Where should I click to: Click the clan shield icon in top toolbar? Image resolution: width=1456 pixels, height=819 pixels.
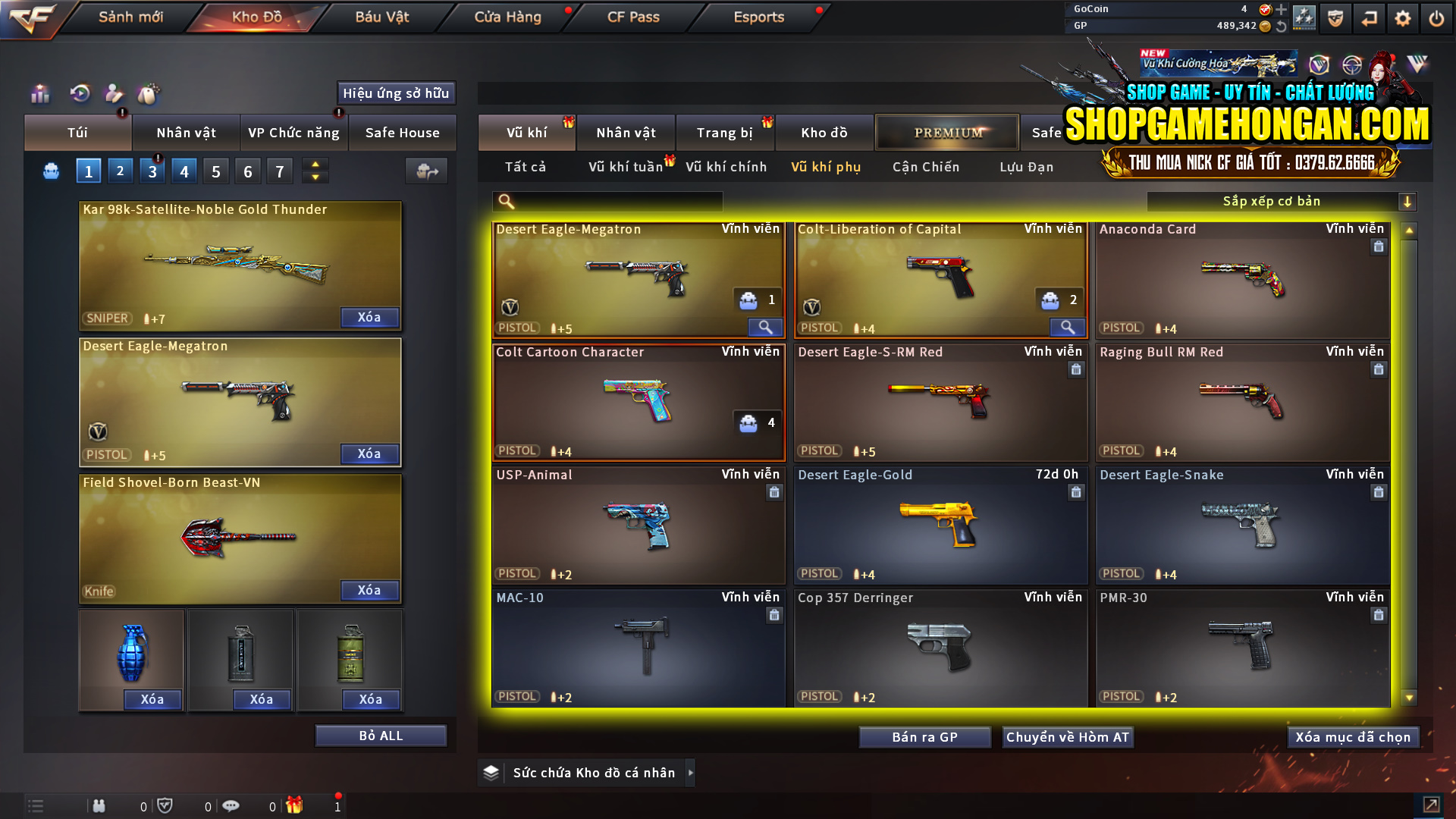point(1335,18)
